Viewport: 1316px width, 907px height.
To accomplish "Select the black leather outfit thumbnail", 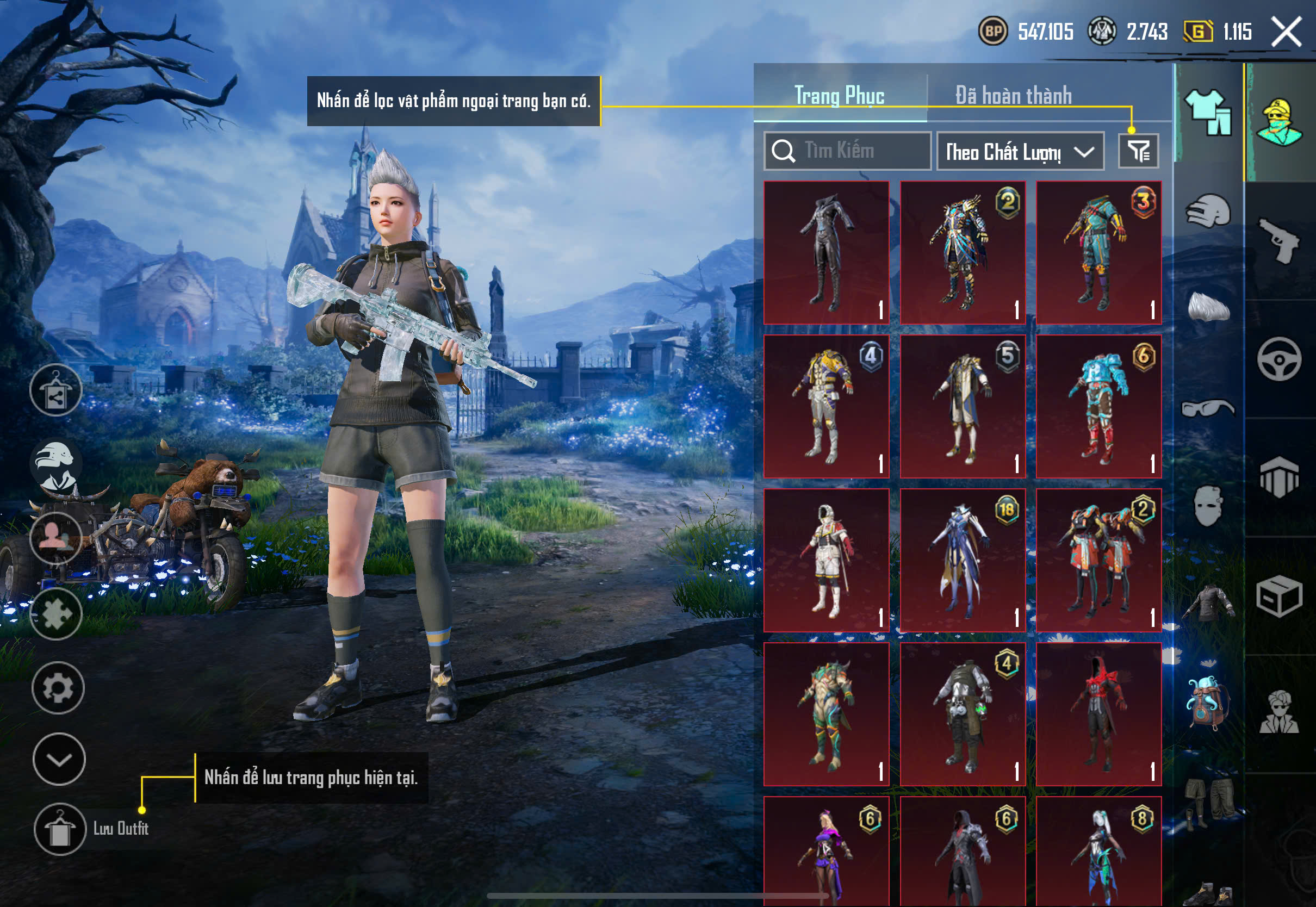I will (x=826, y=253).
